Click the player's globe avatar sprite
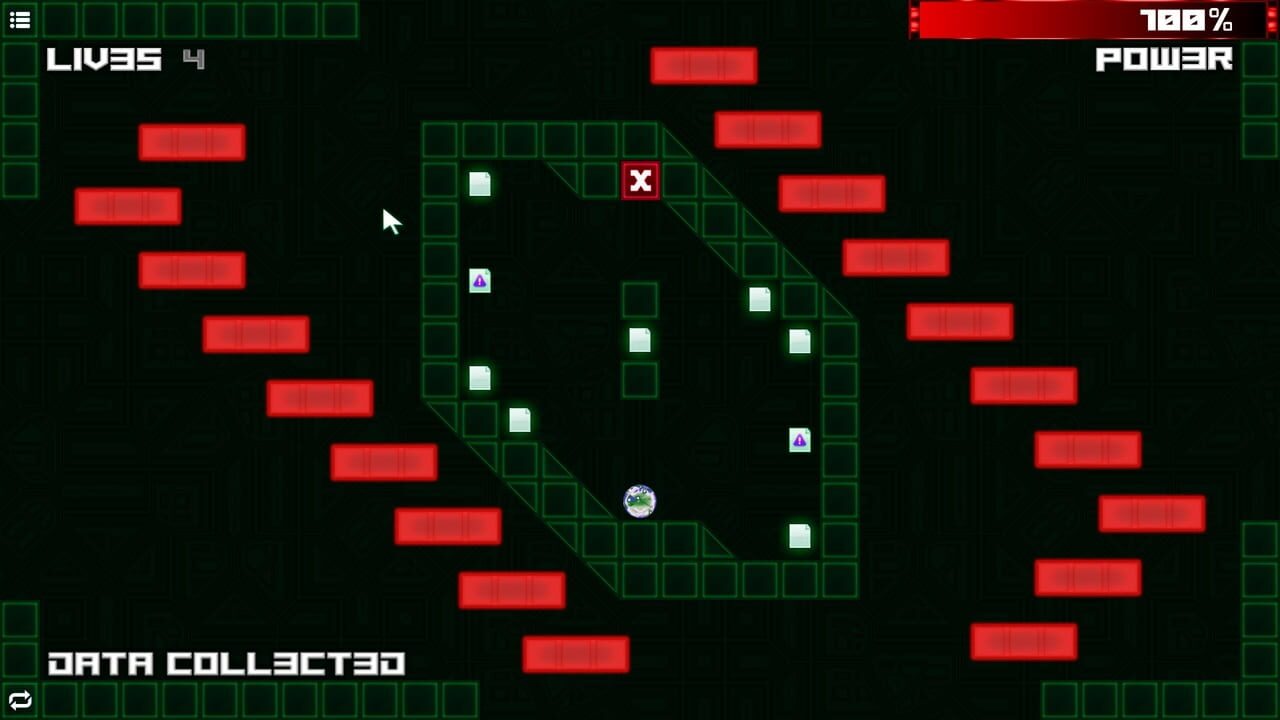The width and height of the screenshot is (1280, 720). pyautogui.click(x=639, y=501)
